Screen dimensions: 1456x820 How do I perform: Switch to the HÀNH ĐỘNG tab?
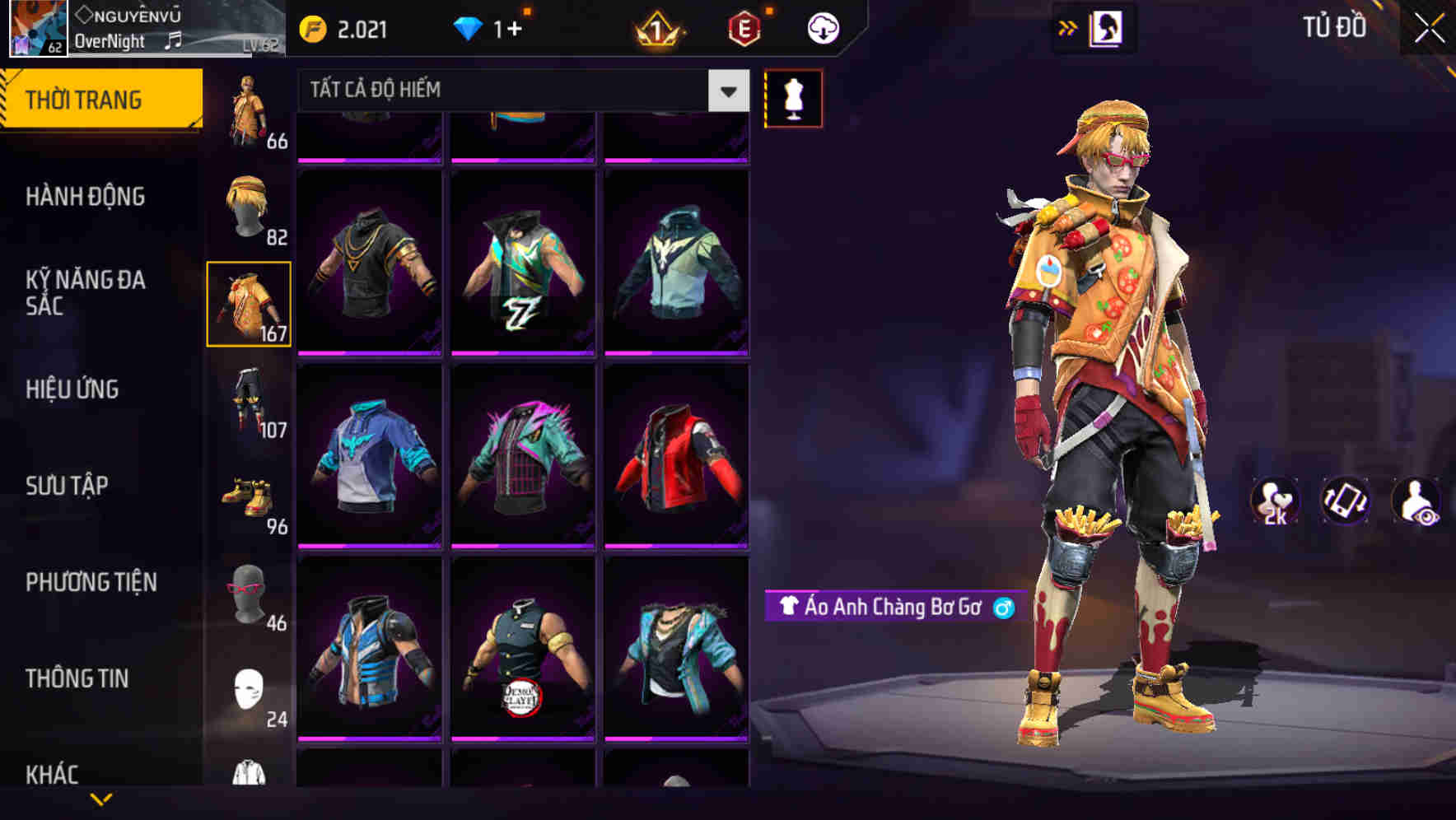pos(88,196)
